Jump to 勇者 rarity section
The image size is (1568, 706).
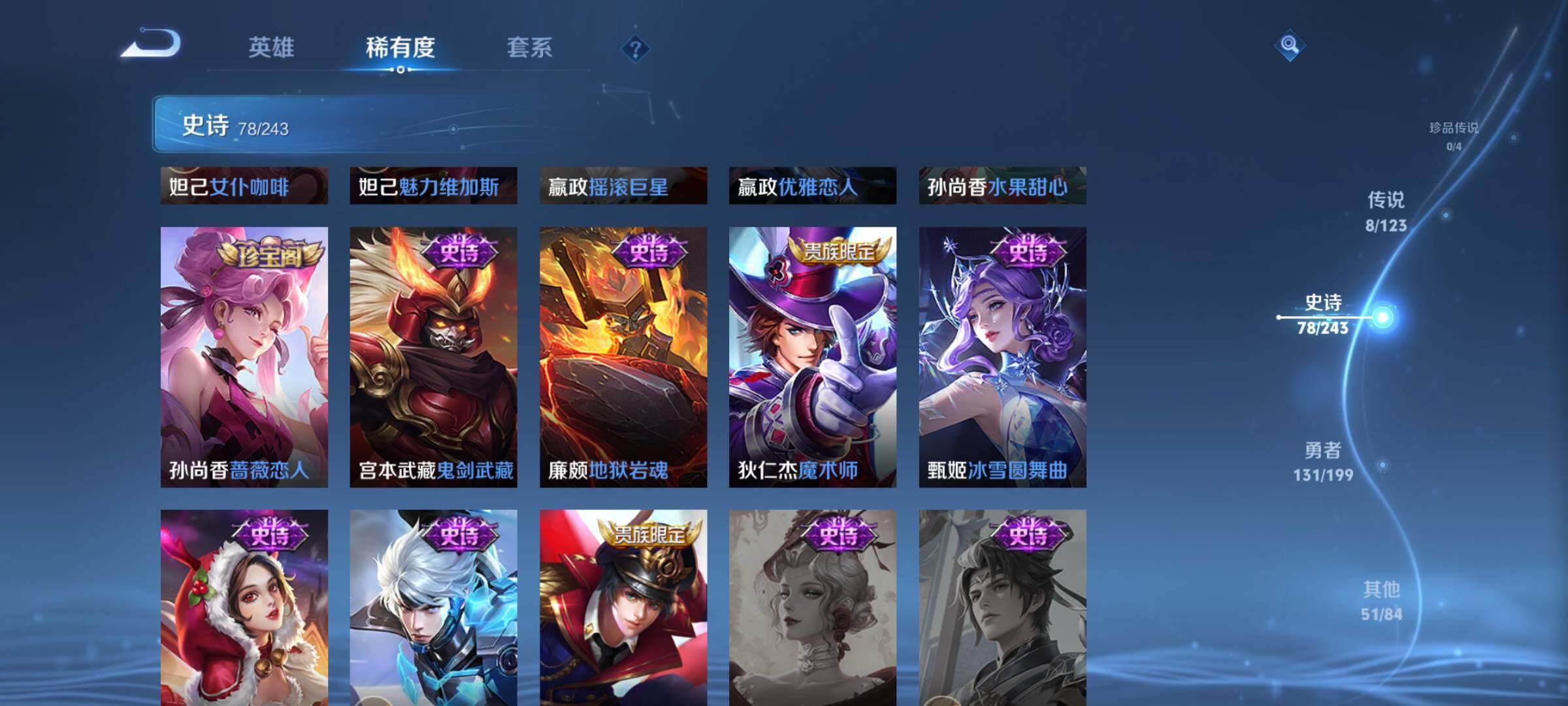pos(1323,461)
